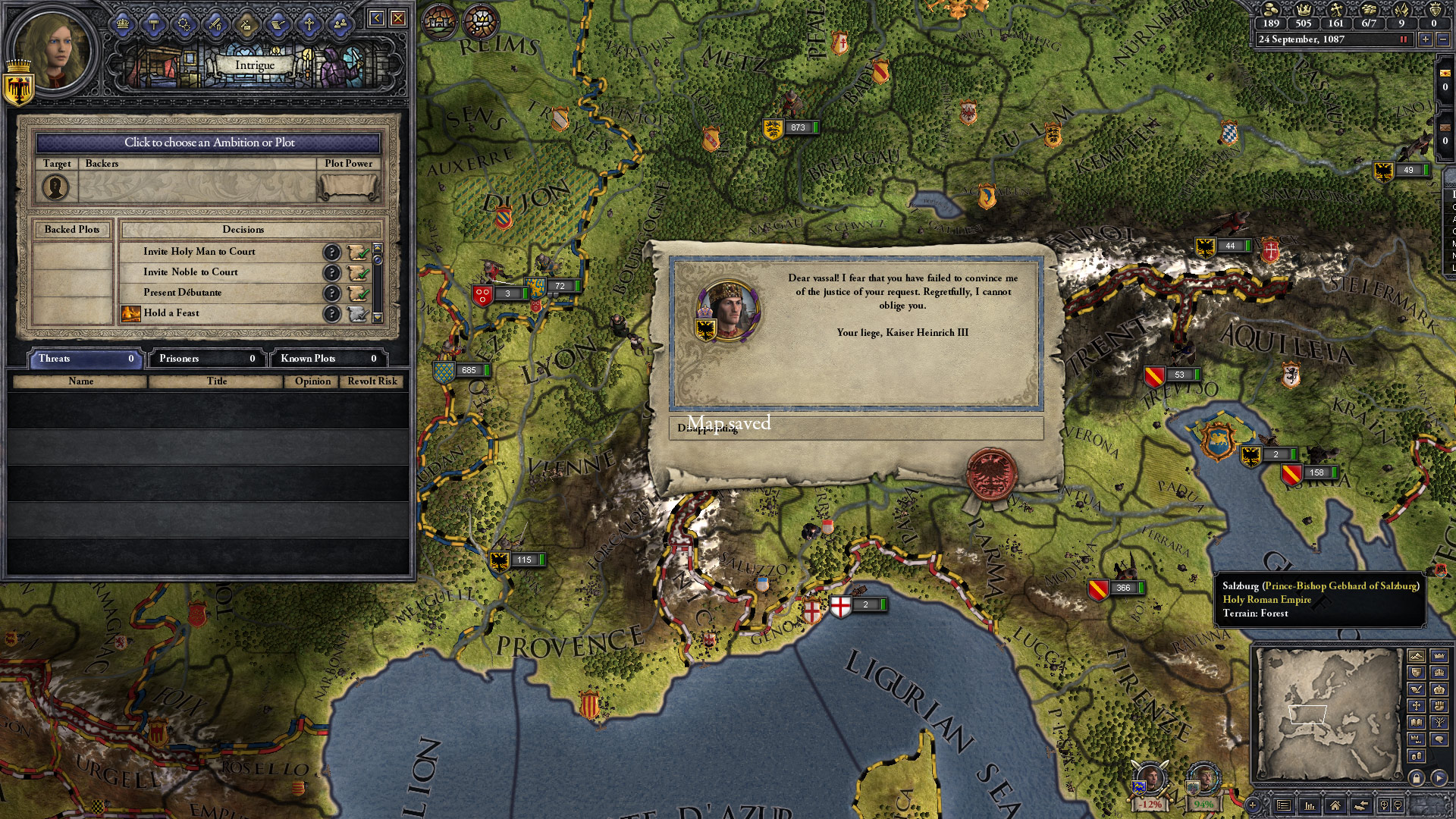Click the gold coins treasury icon
This screenshot has width=1456, height=819.
click(x=1271, y=10)
